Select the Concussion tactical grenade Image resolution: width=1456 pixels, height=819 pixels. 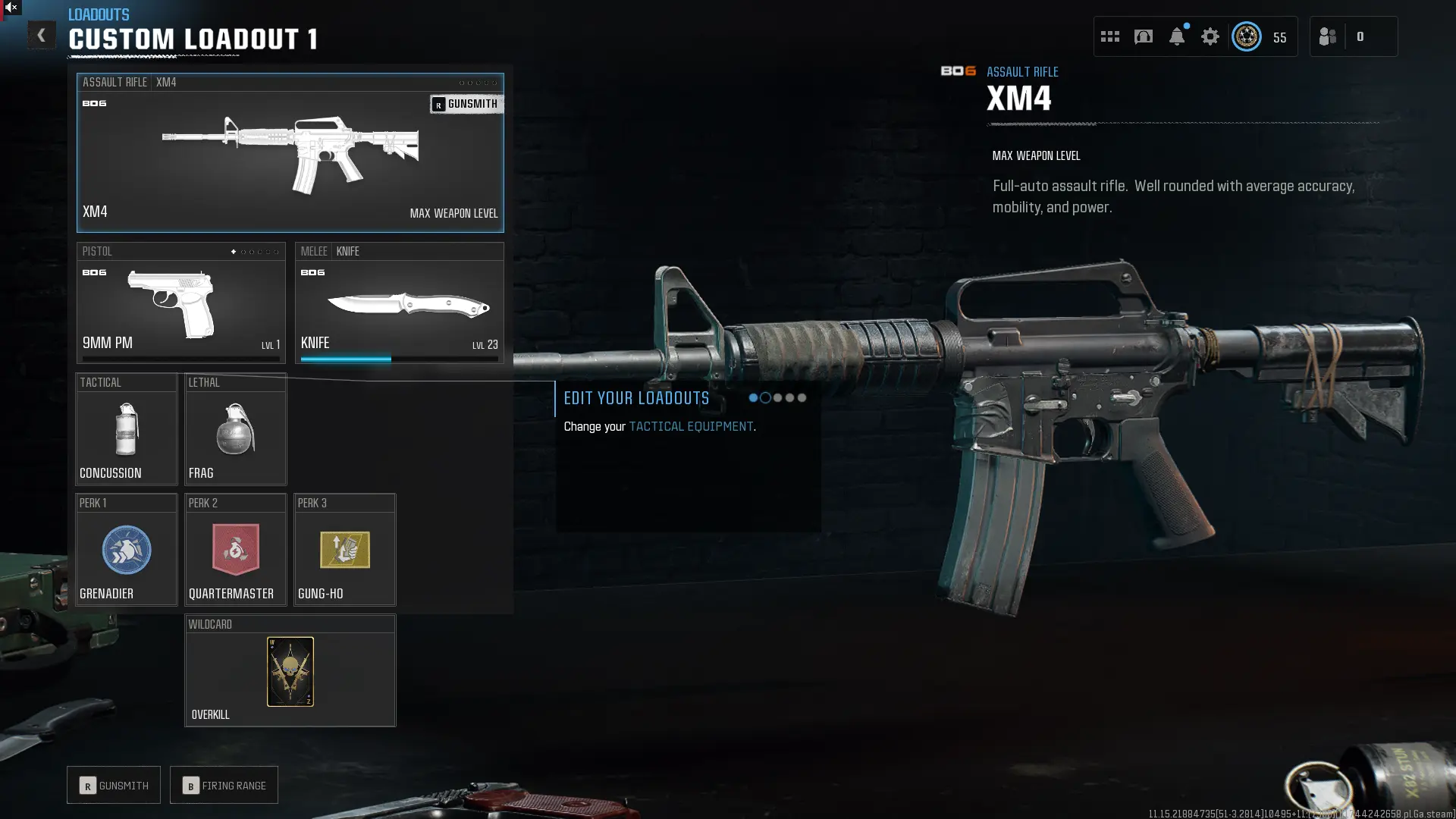(x=126, y=431)
